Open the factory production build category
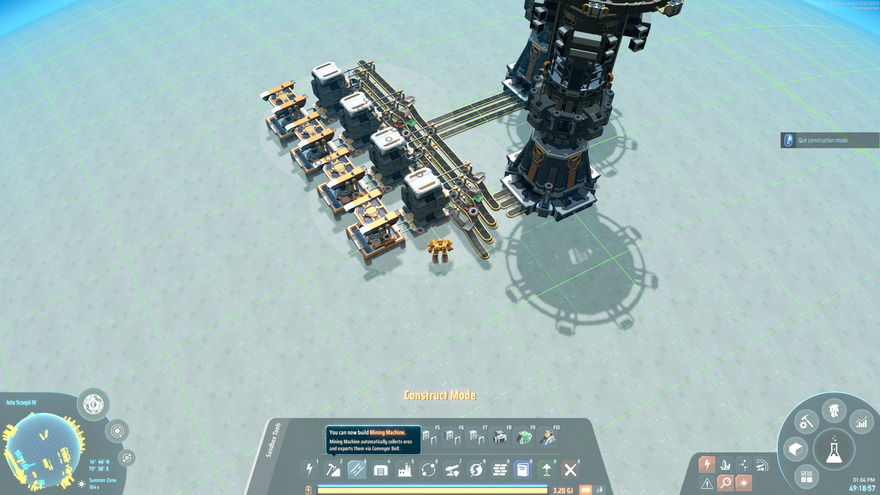880x495 pixels. pyautogui.click(x=405, y=469)
